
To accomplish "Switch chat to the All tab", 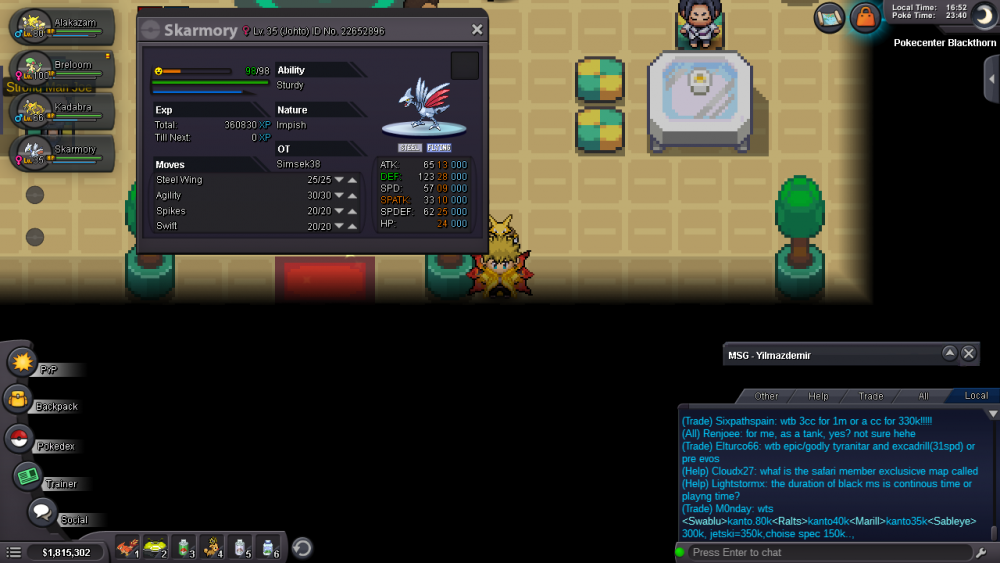I will pyautogui.click(x=922, y=396).
